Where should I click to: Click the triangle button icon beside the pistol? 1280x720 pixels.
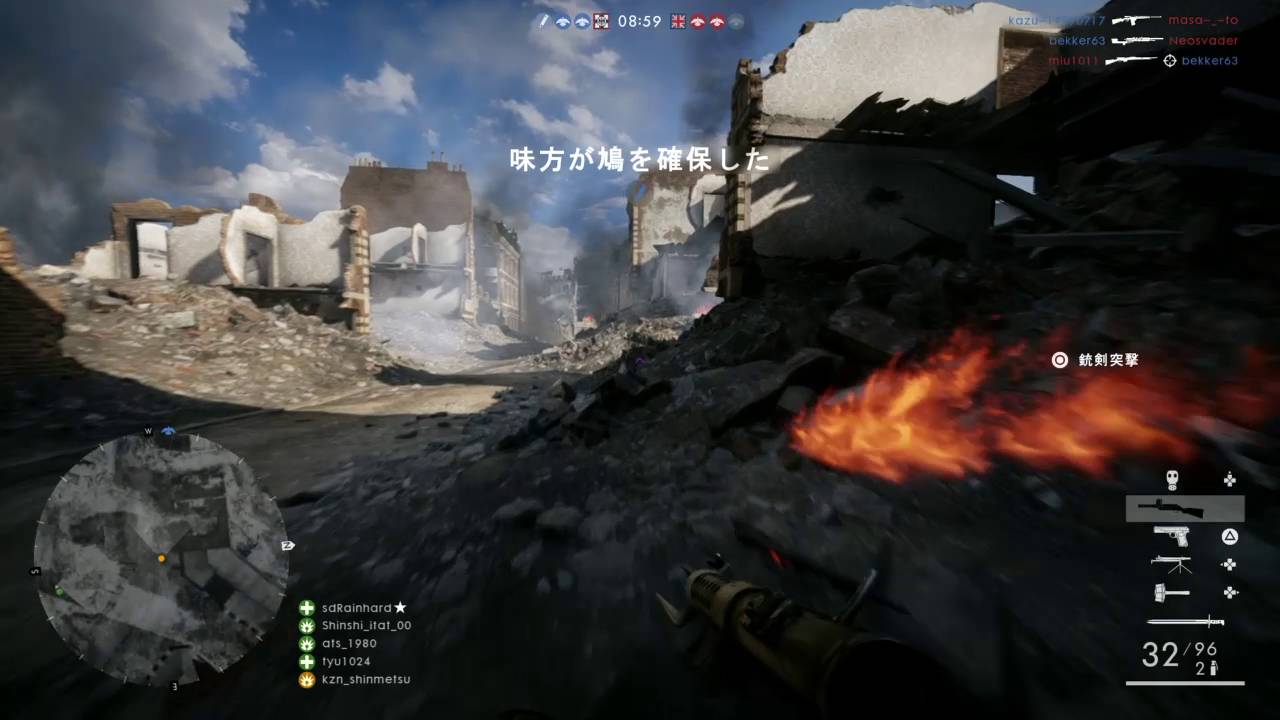[x=1228, y=536]
